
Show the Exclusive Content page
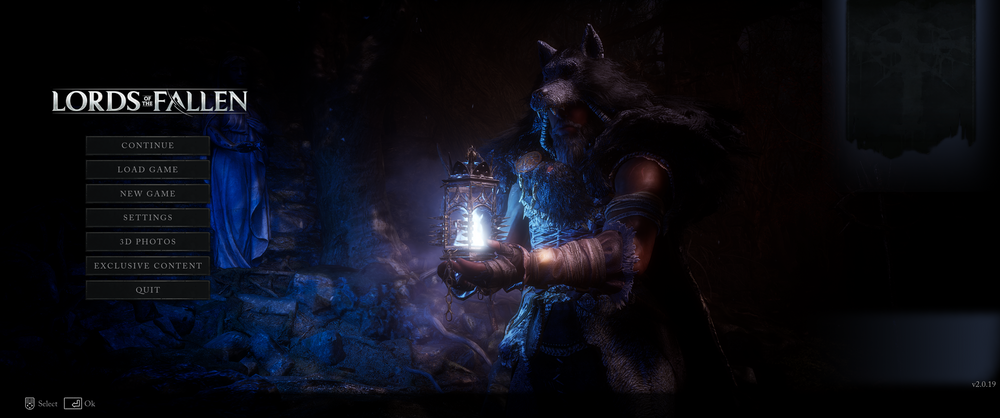coord(148,266)
